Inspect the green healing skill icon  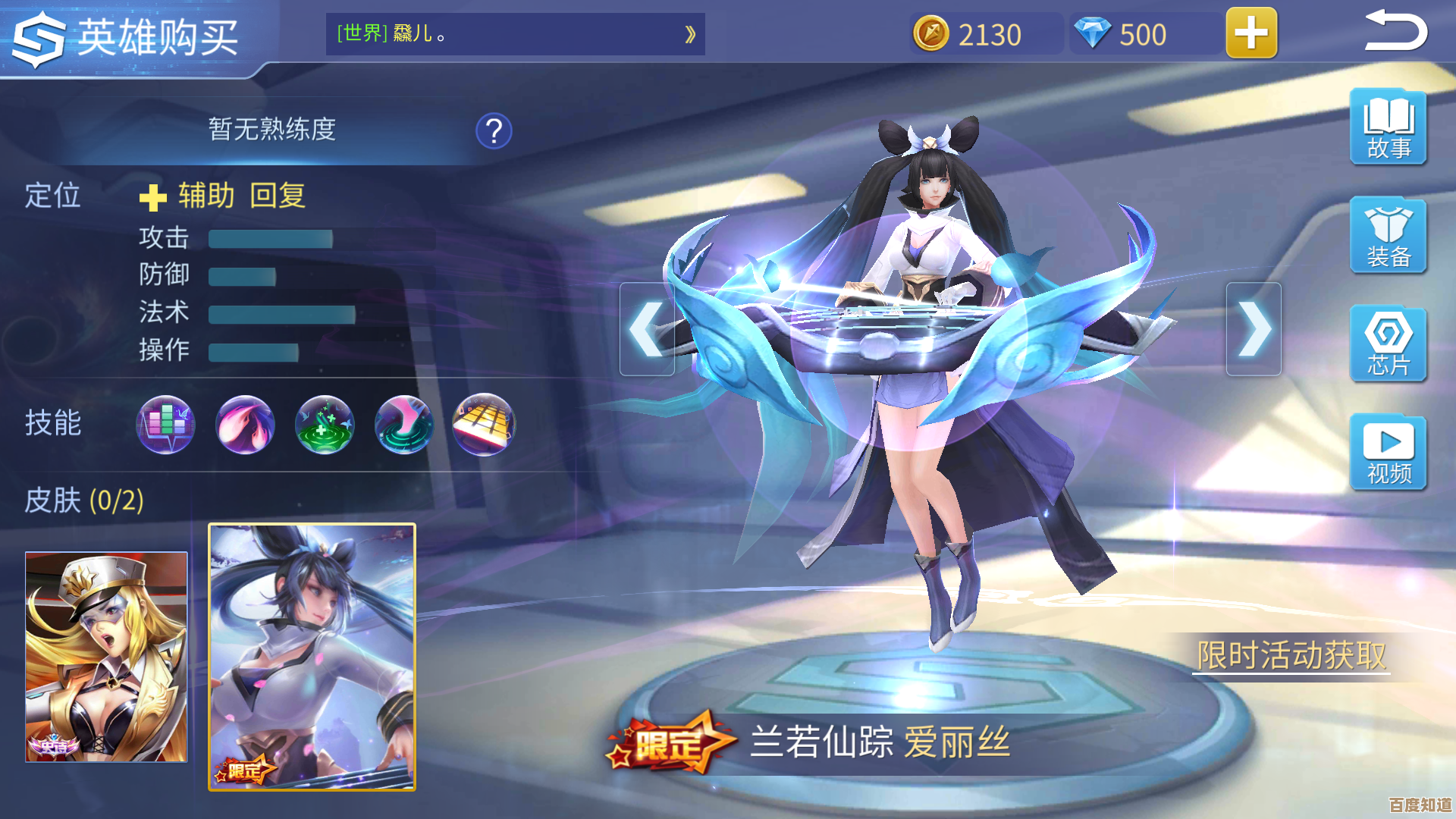pos(325,425)
